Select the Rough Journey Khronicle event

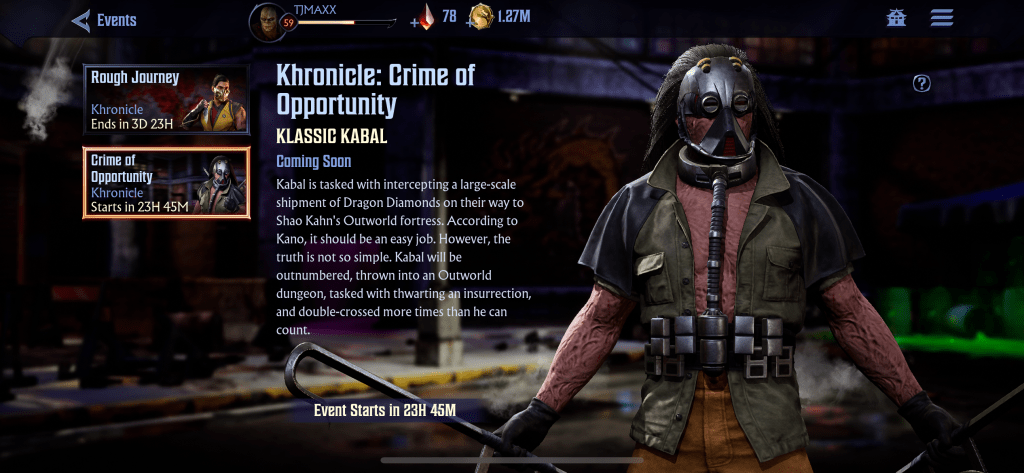(x=165, y=100)
